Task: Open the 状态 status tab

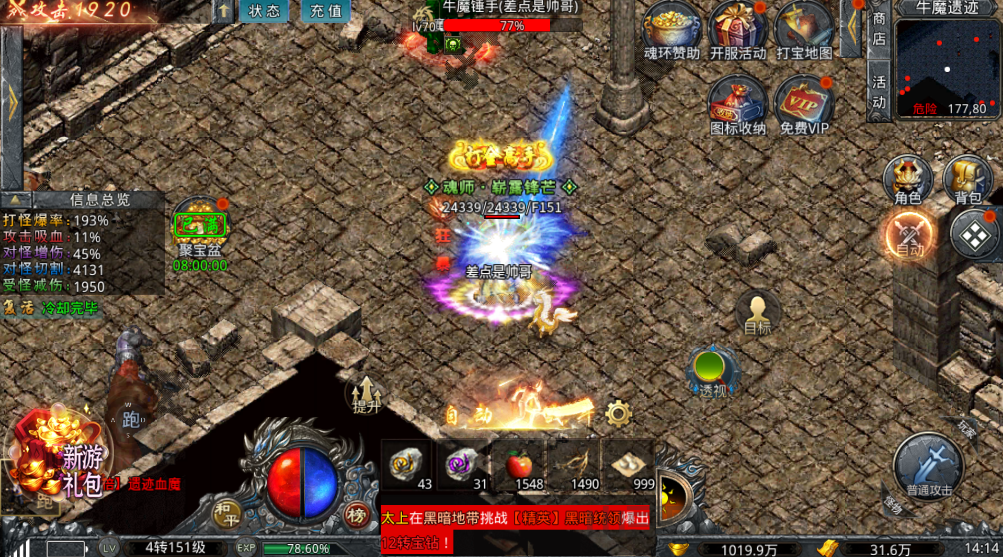Action: coord(264,12)
